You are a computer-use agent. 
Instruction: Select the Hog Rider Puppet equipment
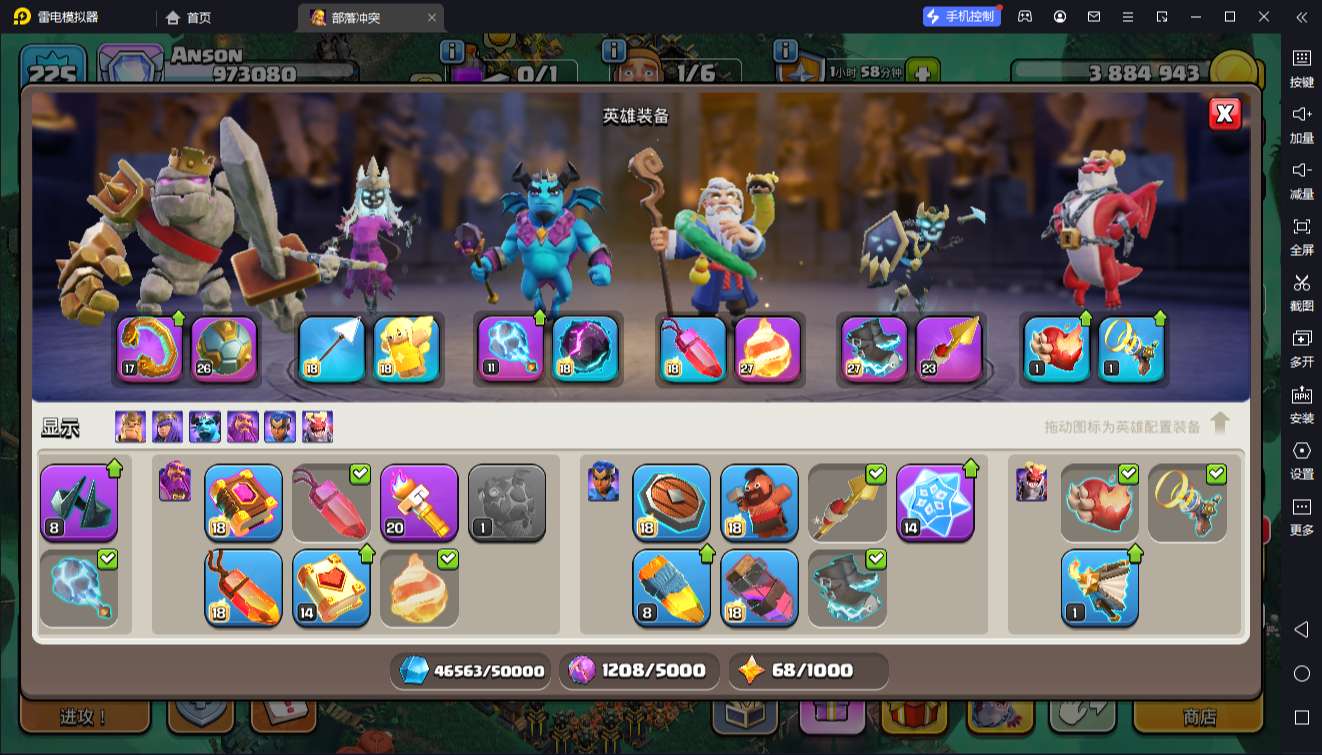(759, 502)
